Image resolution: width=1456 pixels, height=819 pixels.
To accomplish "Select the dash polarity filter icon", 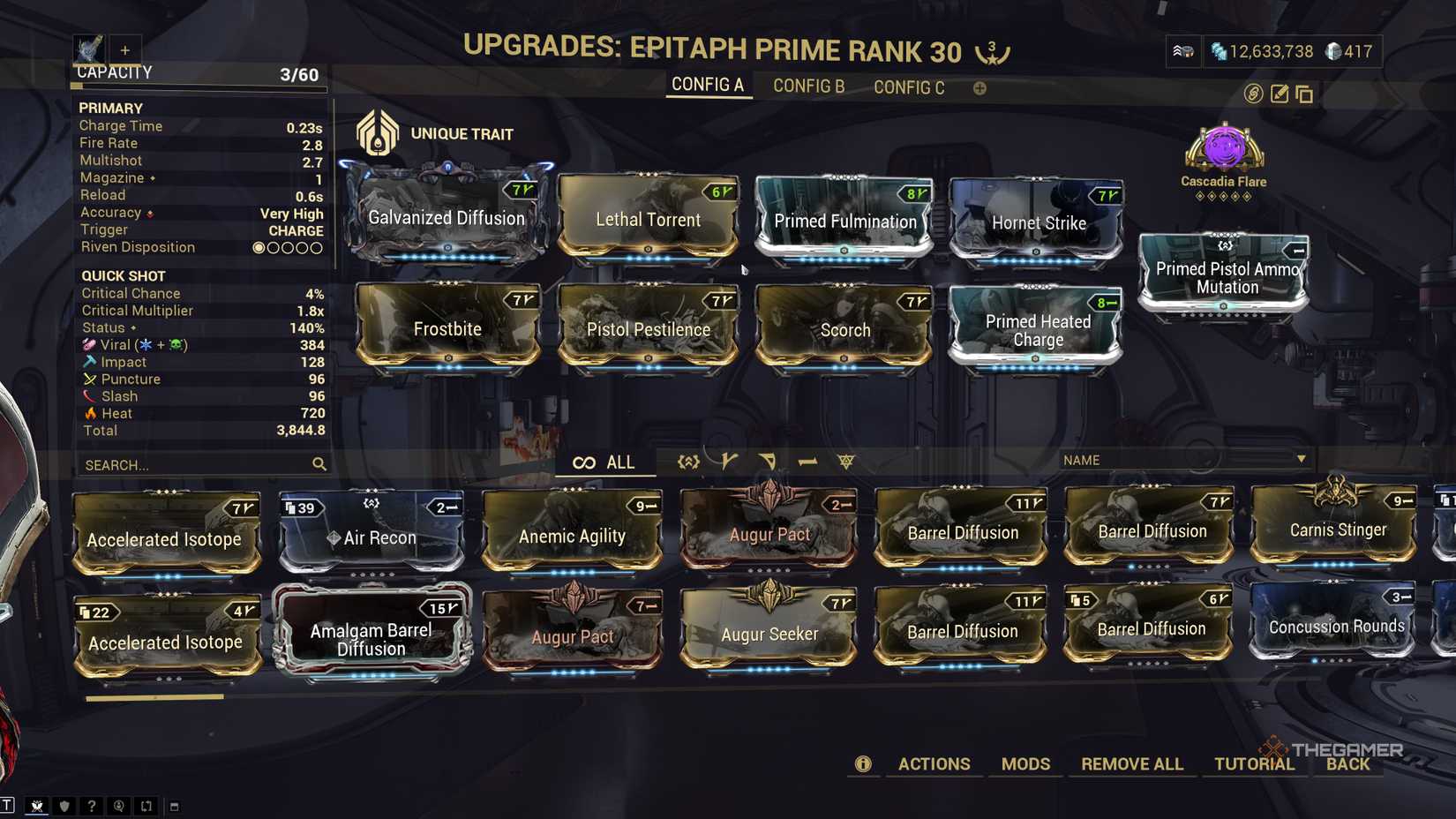I will point(806,461).
